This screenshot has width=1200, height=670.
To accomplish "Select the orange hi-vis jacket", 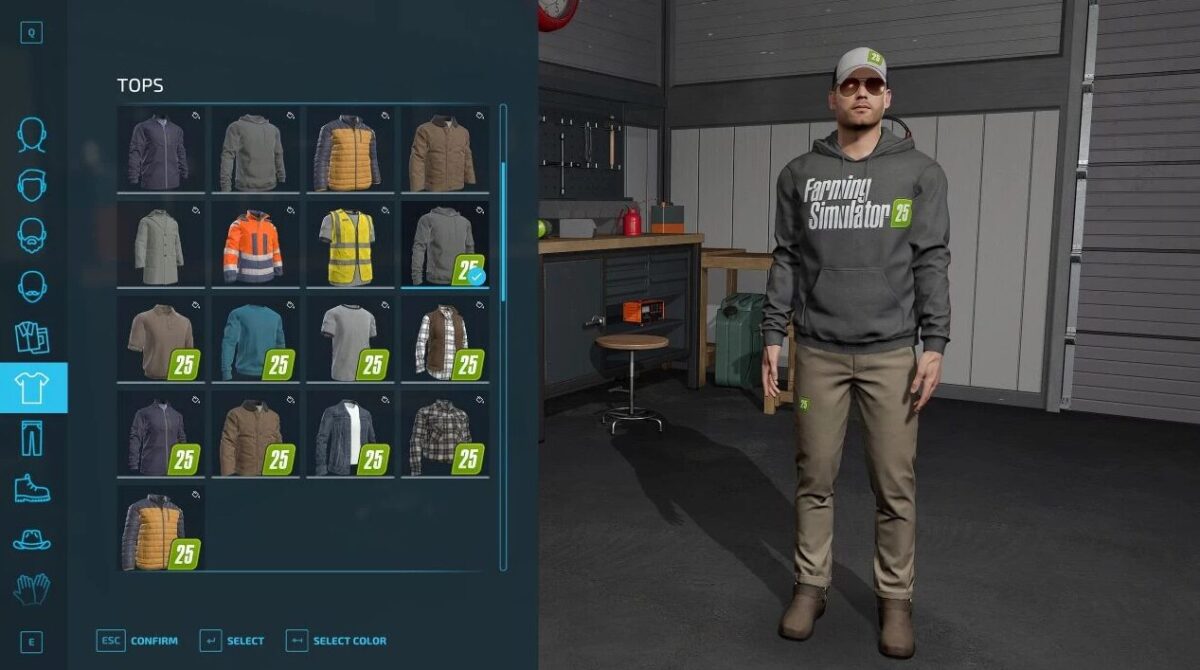I will pyautogui.click(x=254, y=245).
